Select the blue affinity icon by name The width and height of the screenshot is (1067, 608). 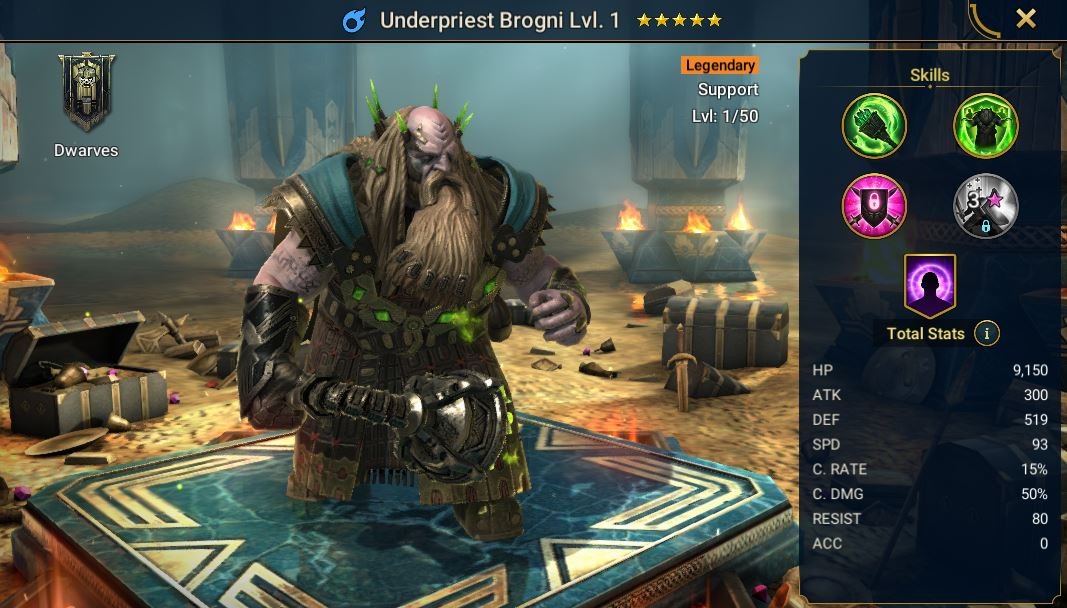click(x=354, y=20)
